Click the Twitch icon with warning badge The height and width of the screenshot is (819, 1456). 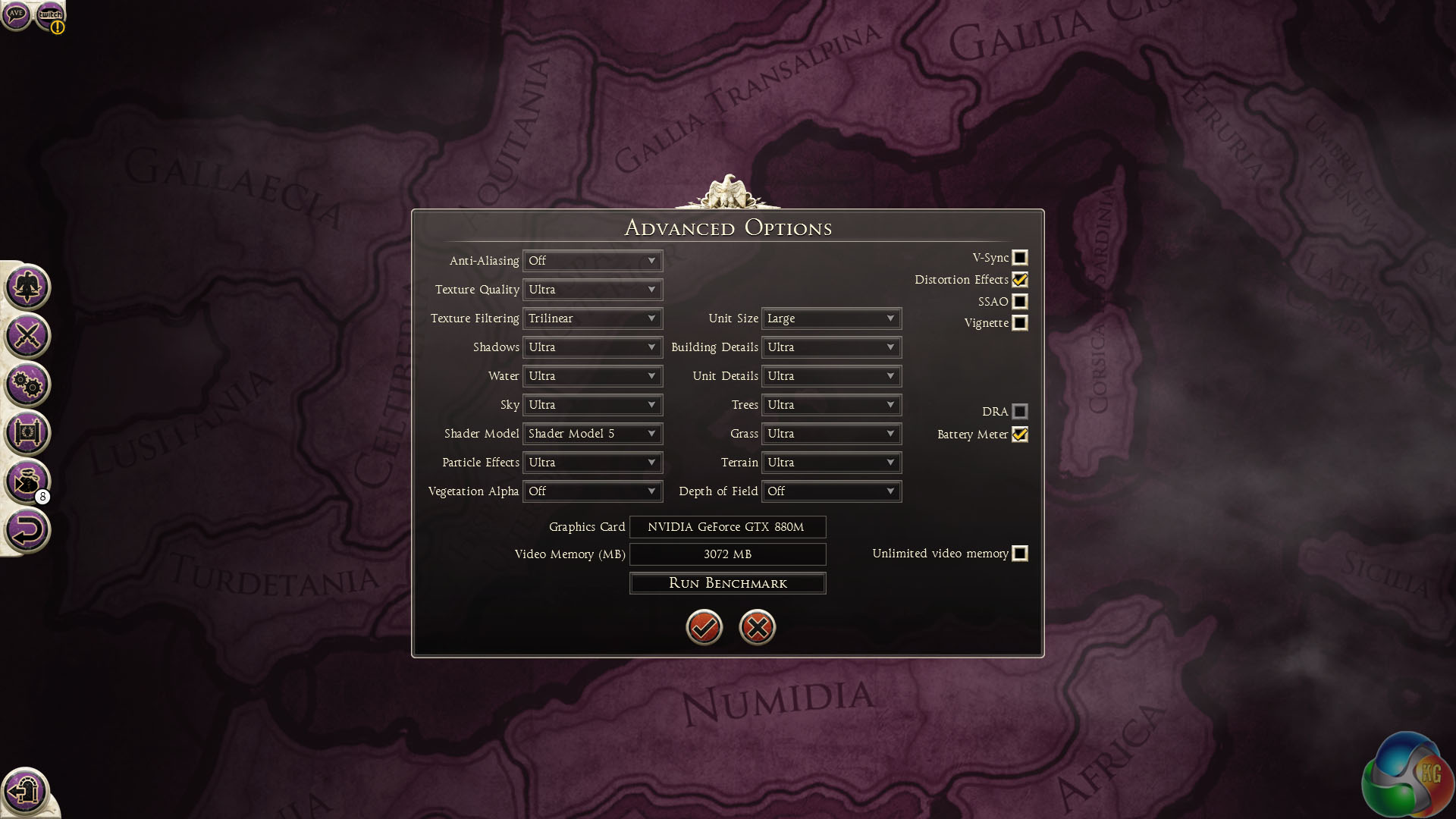point(51,15)
